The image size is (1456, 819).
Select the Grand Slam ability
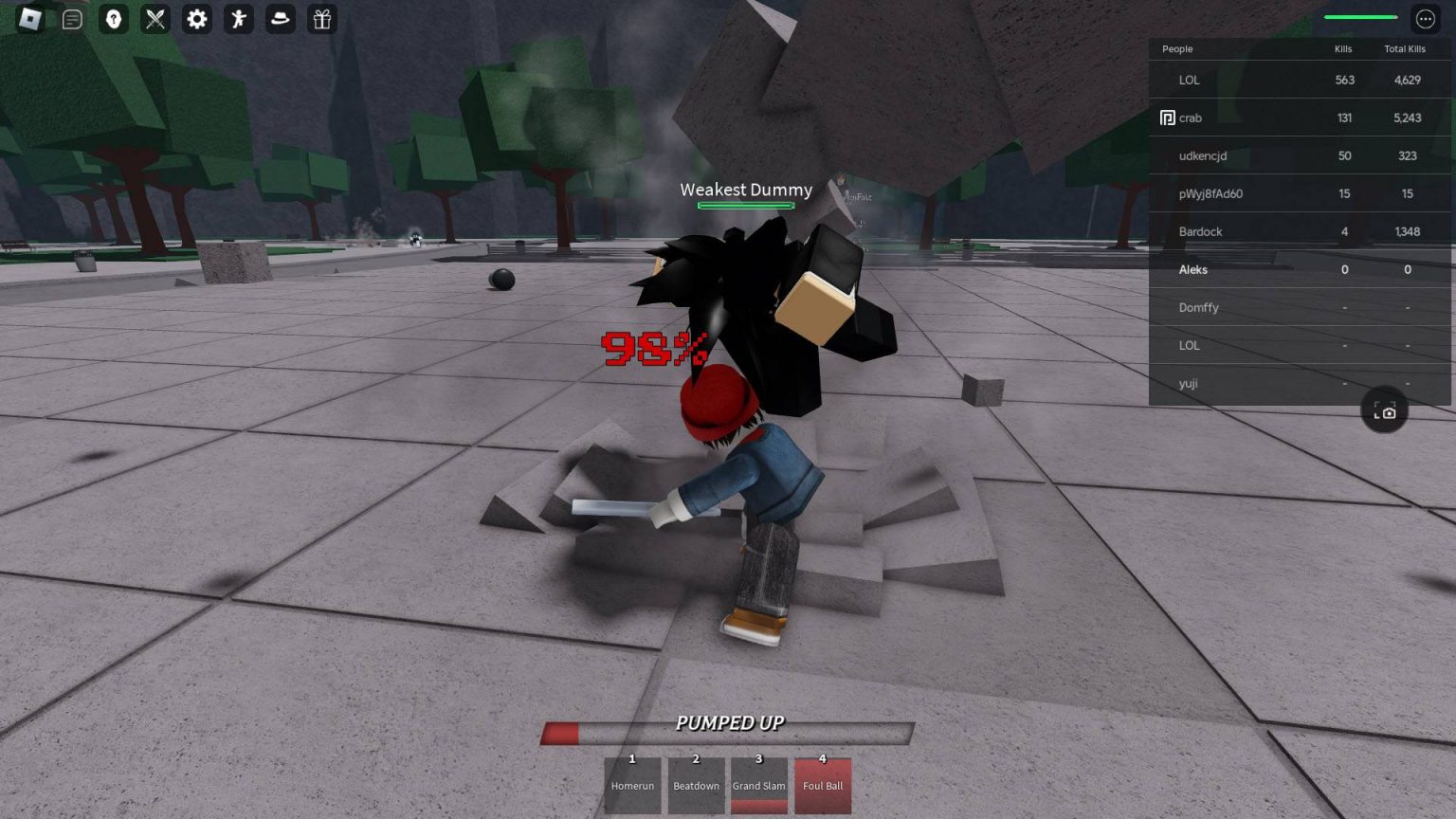coord(758,785)
